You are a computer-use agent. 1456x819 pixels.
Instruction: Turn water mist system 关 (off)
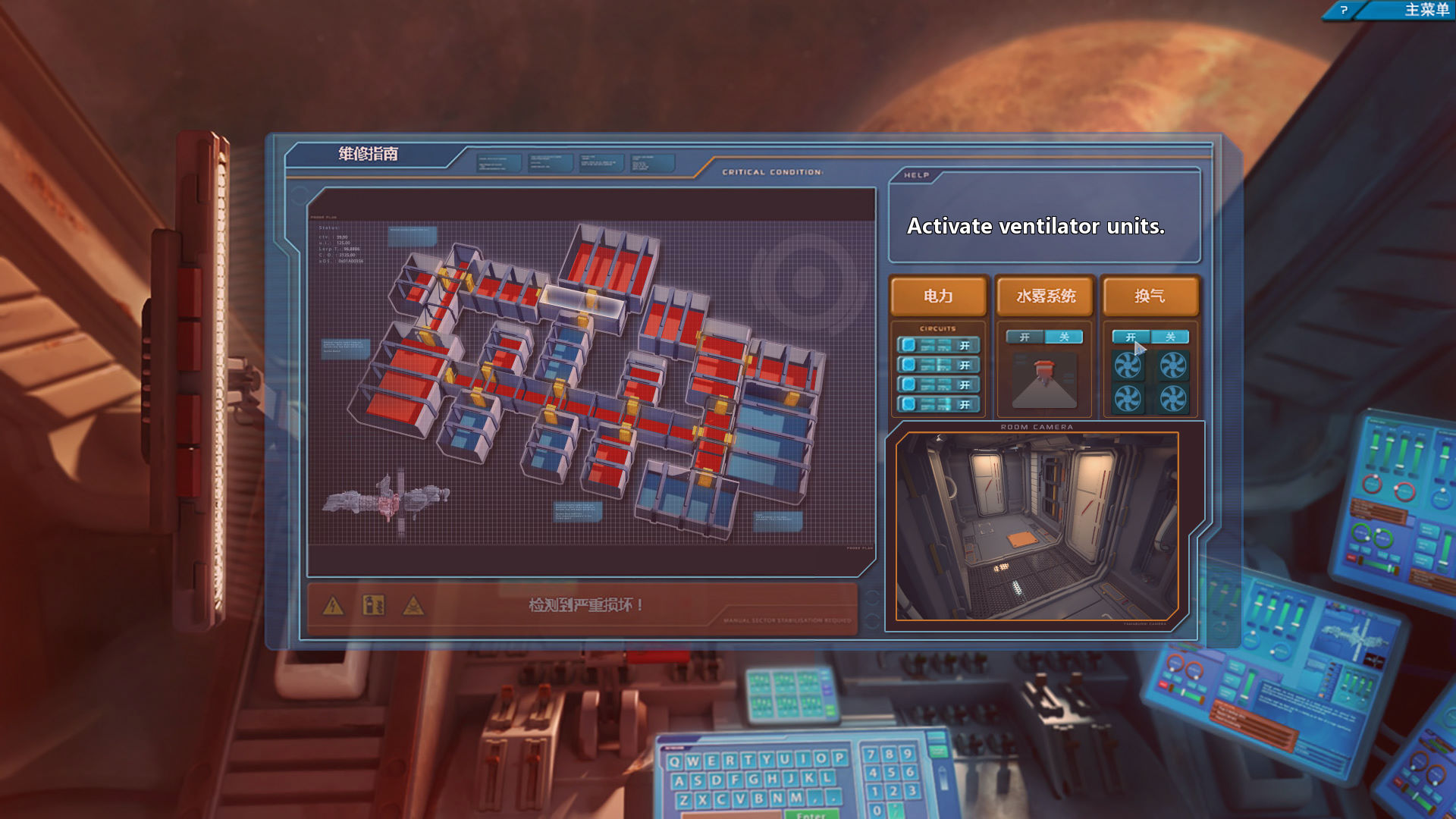point(1064,337)
